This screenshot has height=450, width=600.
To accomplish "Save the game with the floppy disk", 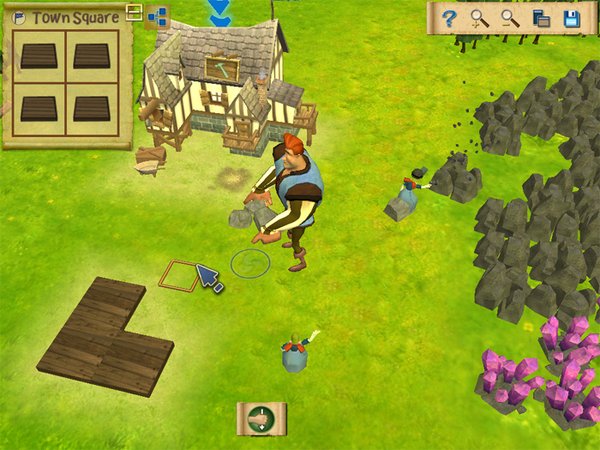I will click(x=572, y=18).
